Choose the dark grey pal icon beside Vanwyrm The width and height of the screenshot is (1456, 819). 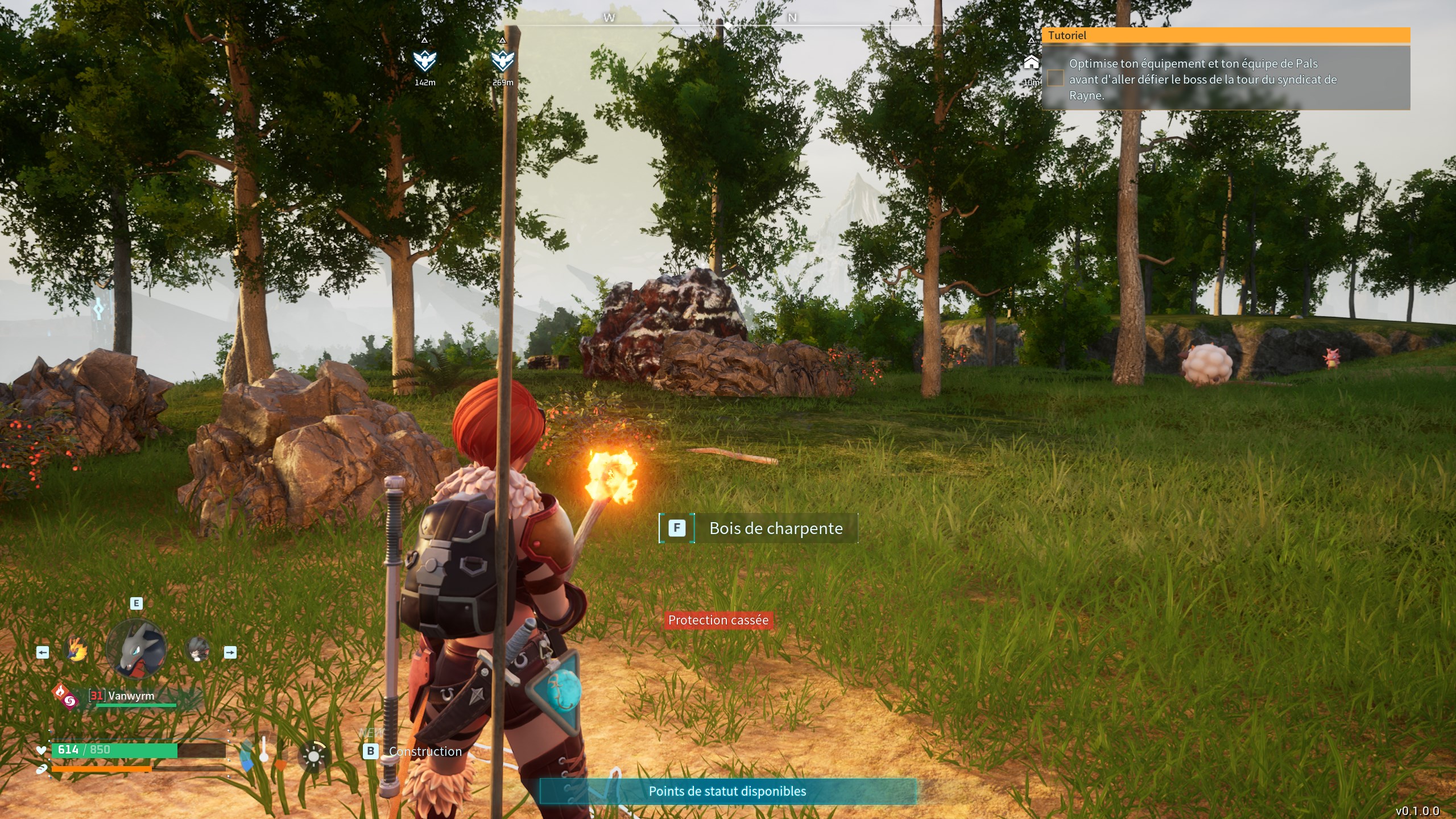point(197,650)
